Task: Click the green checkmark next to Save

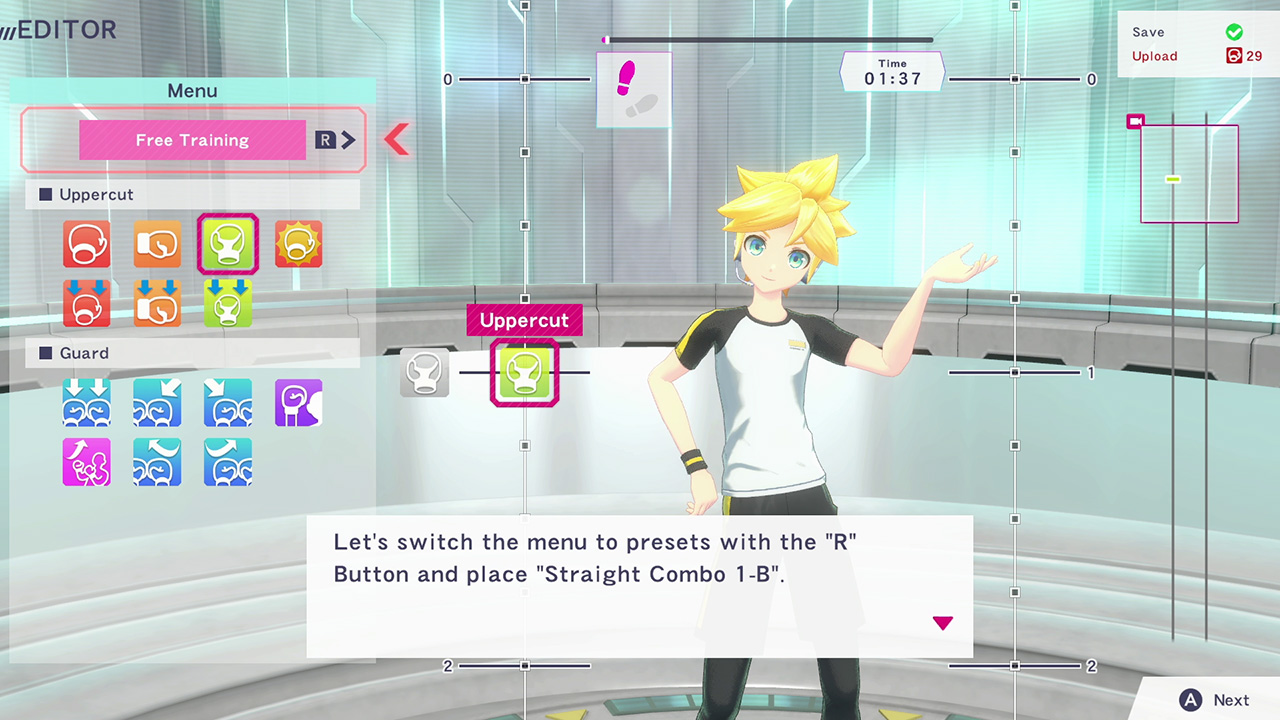Action: click(x=1234, y=32)
